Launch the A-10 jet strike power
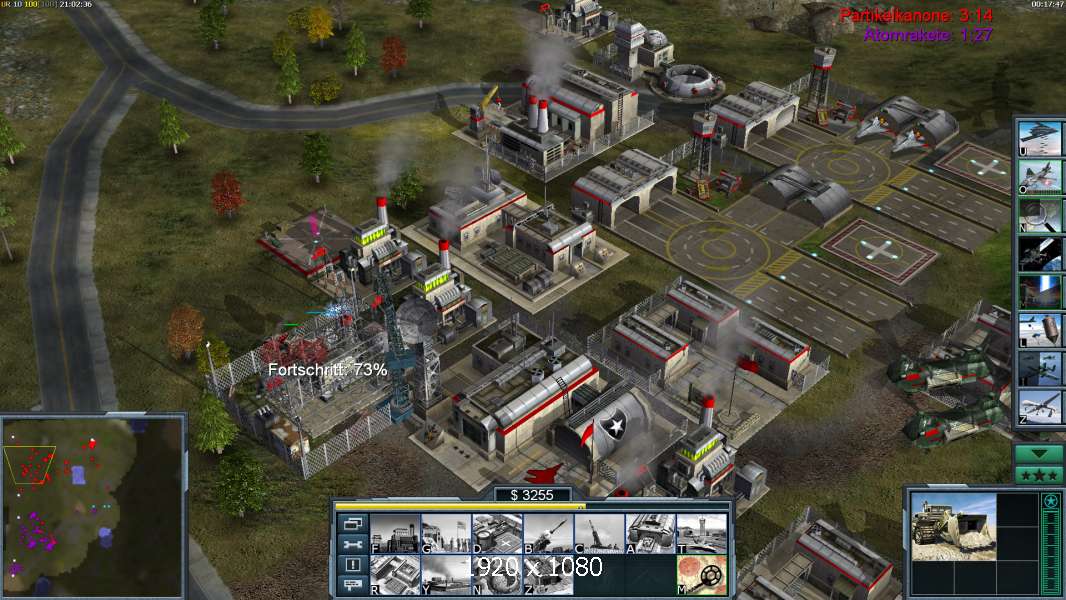1066x600 pixels. 1038,176
